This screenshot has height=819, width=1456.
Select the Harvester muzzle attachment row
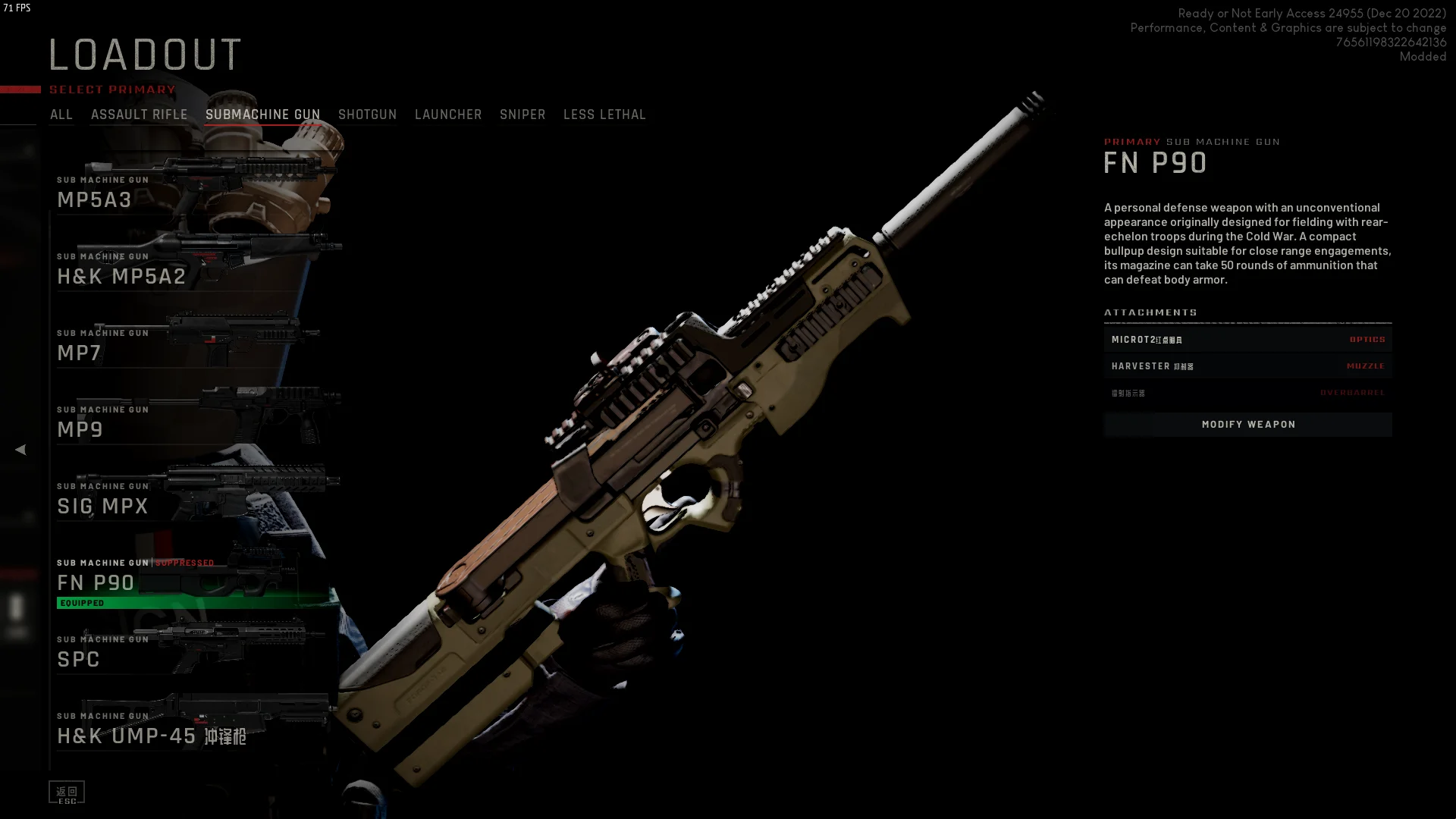[1247, 366]
